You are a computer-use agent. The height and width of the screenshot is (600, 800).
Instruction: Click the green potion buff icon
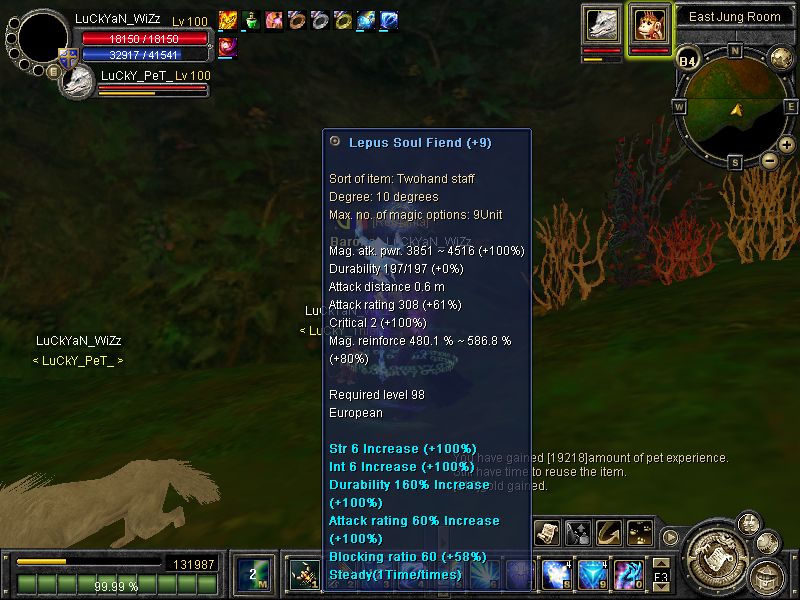(250, 19)
